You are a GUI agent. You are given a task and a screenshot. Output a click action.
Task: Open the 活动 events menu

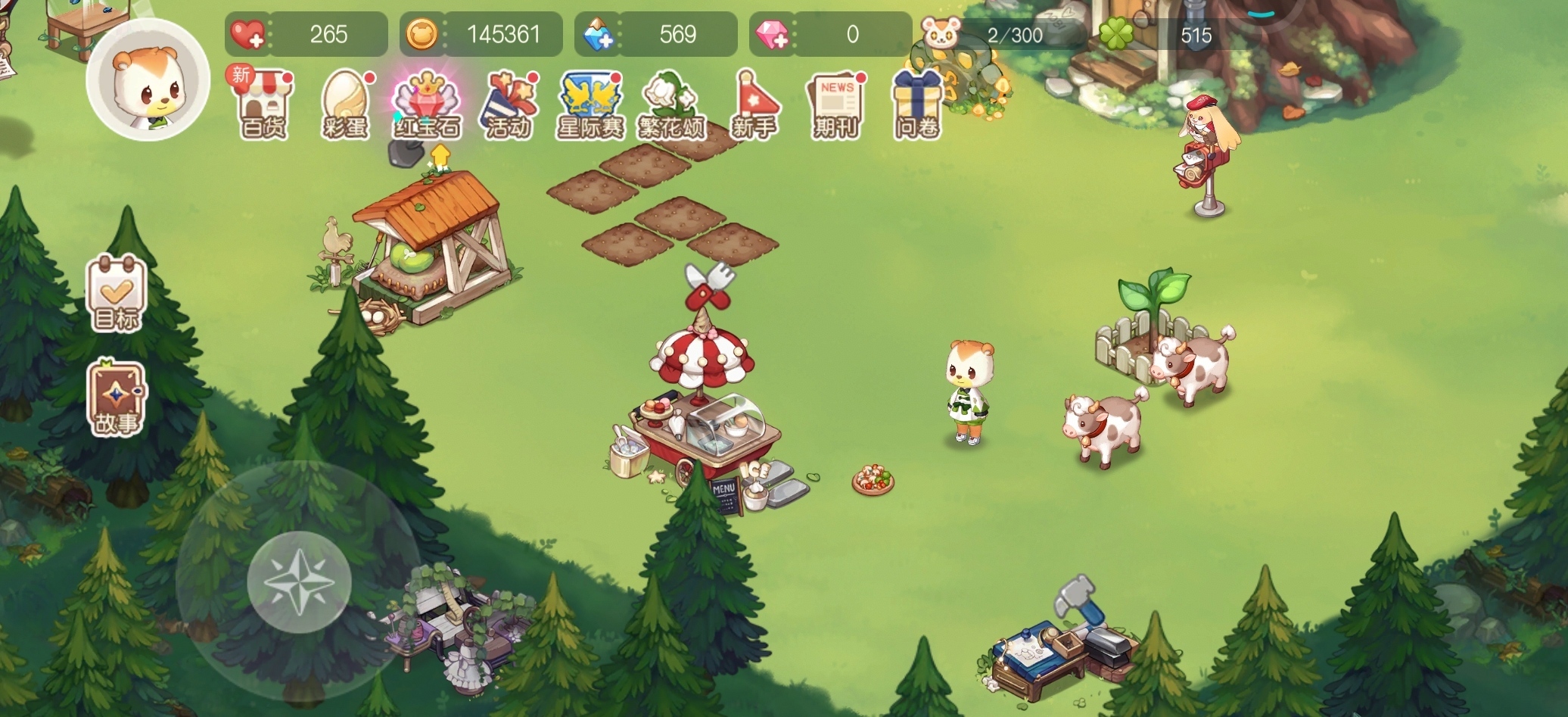tap(508, 106)
